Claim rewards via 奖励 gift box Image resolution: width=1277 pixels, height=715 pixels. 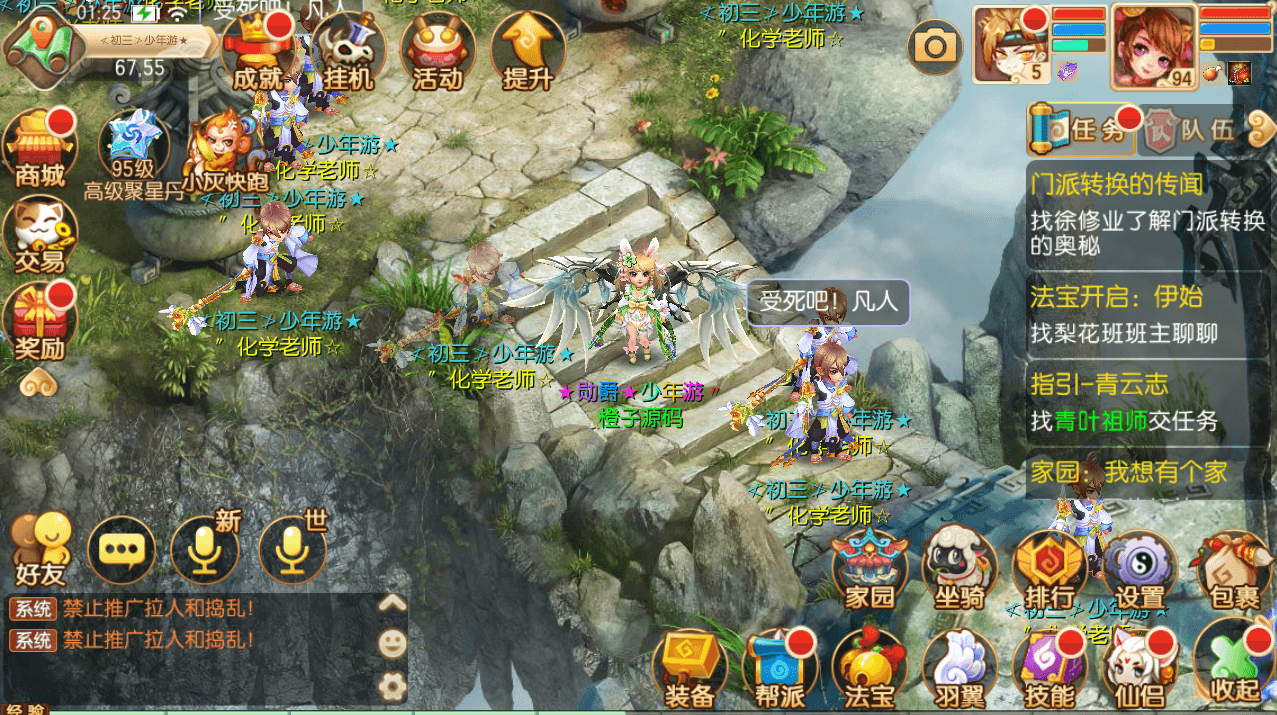40,322
